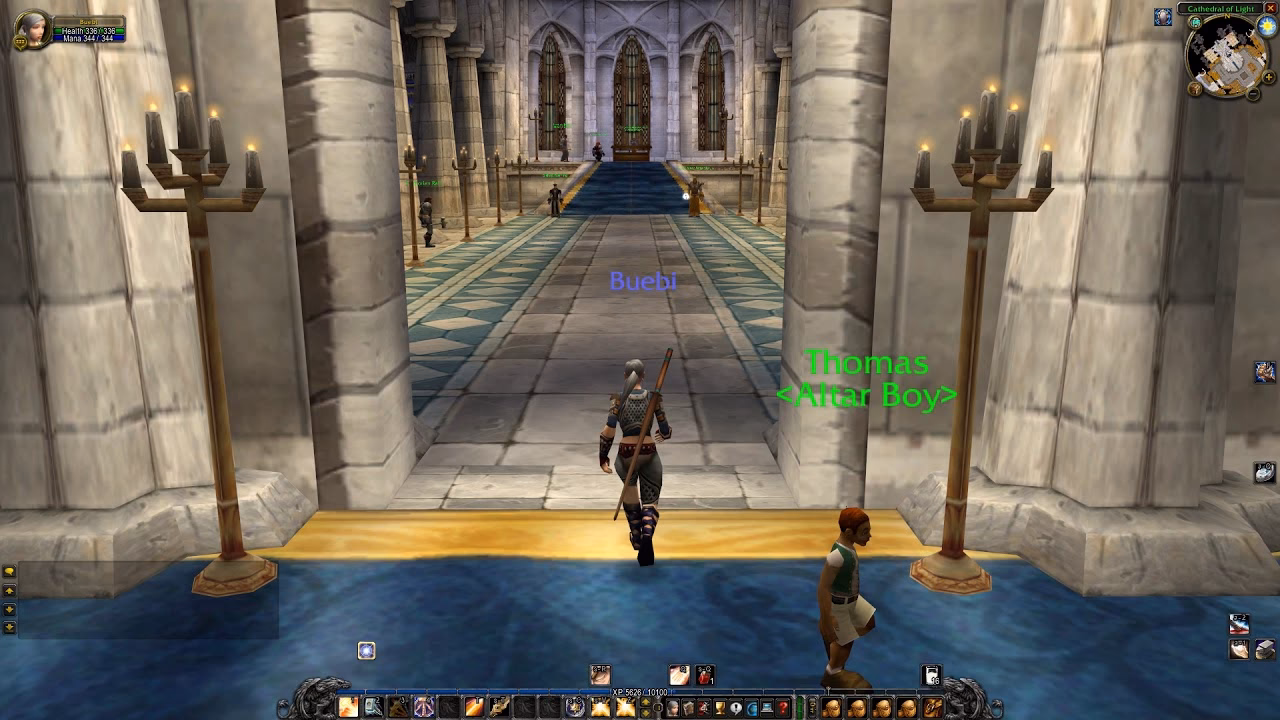Viewport: 1280px width, 720px height.
Task: Open your Character Info pane
Action: (673, 706)
